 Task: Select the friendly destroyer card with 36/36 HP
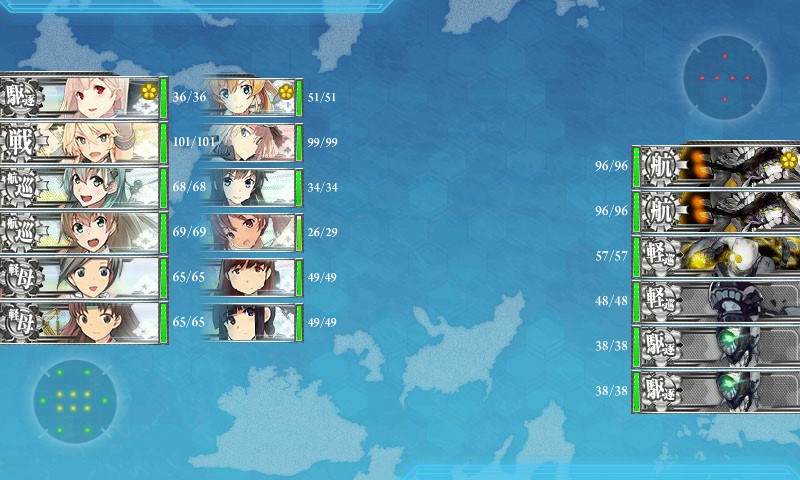coord(84,97)
